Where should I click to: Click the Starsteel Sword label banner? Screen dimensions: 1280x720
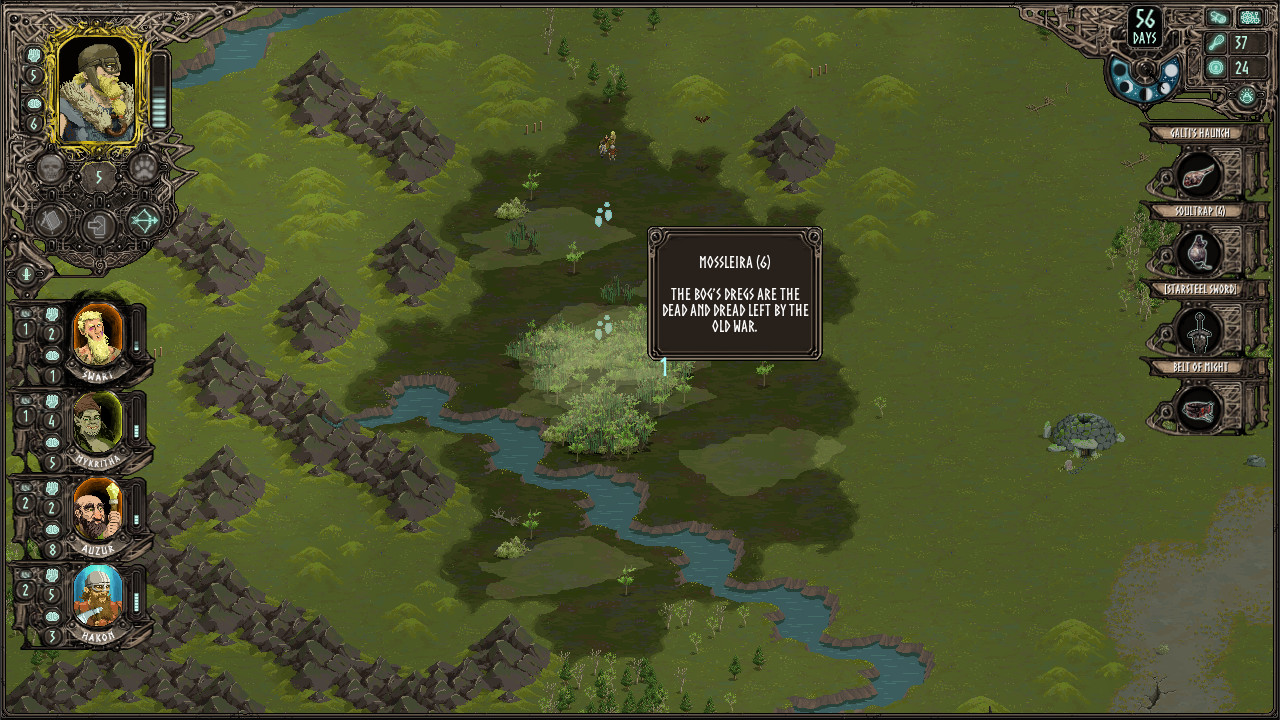tap(1200, 288)
